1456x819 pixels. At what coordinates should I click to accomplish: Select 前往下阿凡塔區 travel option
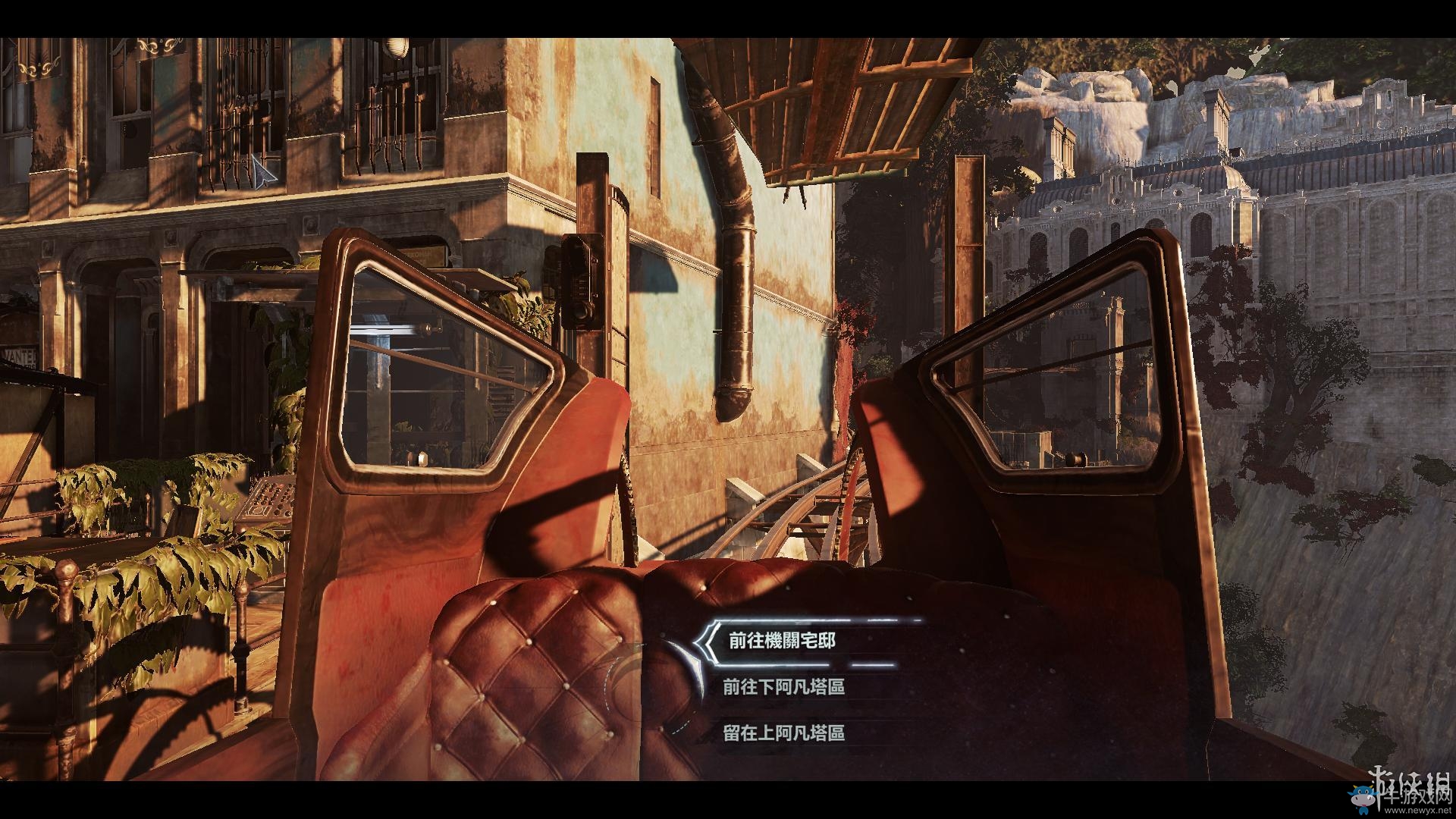point(783,687)
